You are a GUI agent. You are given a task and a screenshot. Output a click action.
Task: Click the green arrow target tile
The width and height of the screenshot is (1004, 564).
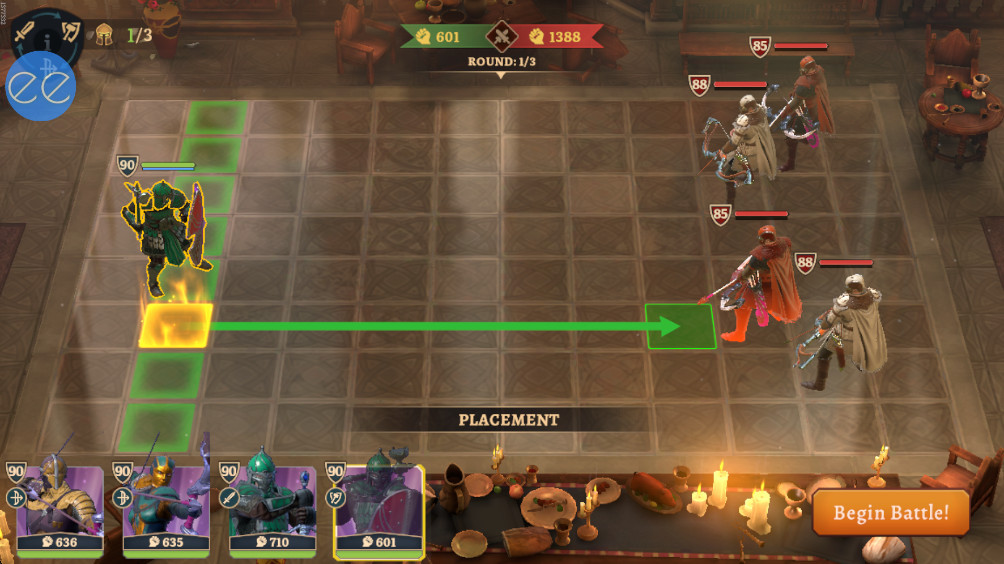(x=680, y=327)
